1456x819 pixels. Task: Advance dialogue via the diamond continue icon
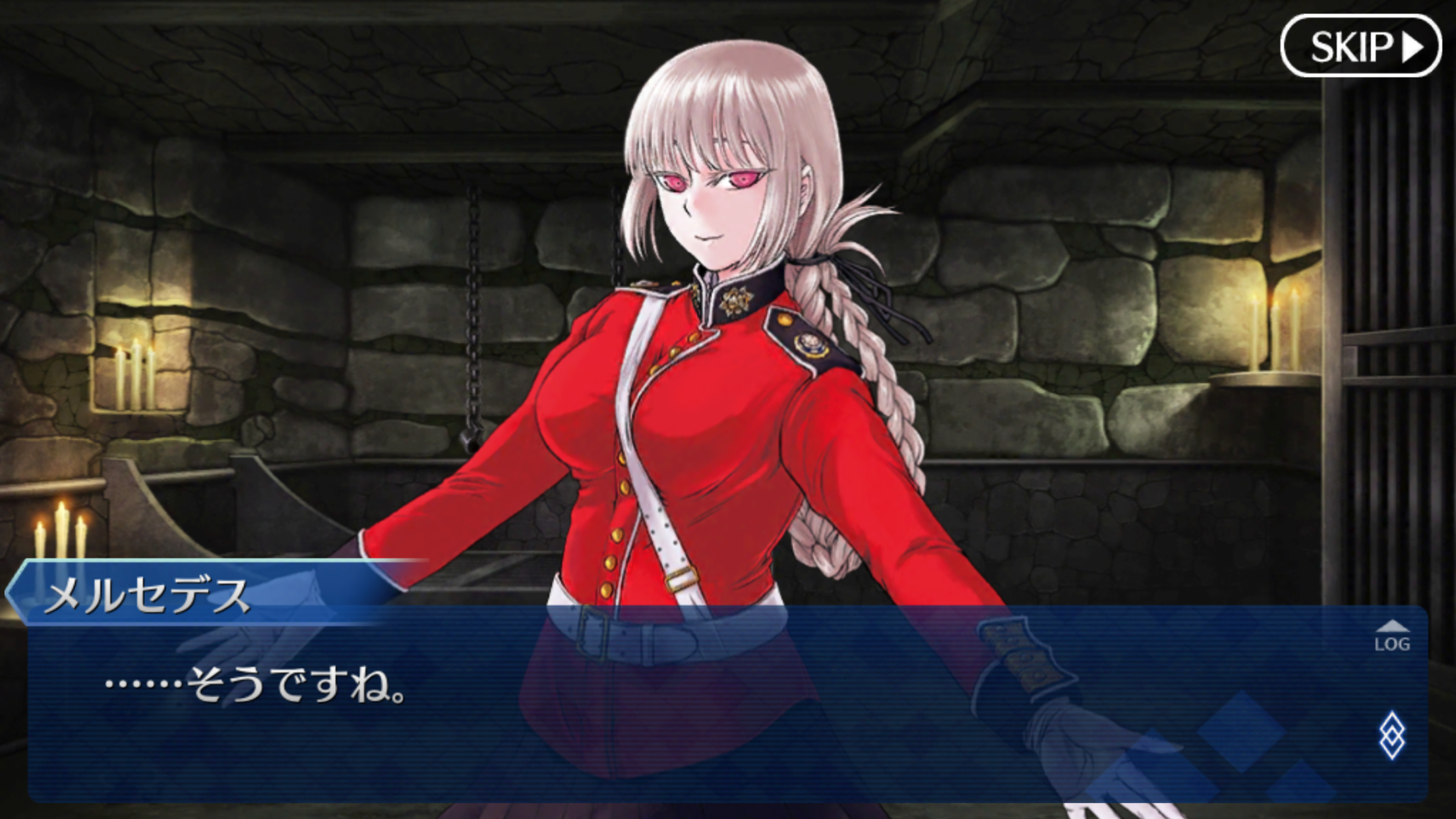1392,735
